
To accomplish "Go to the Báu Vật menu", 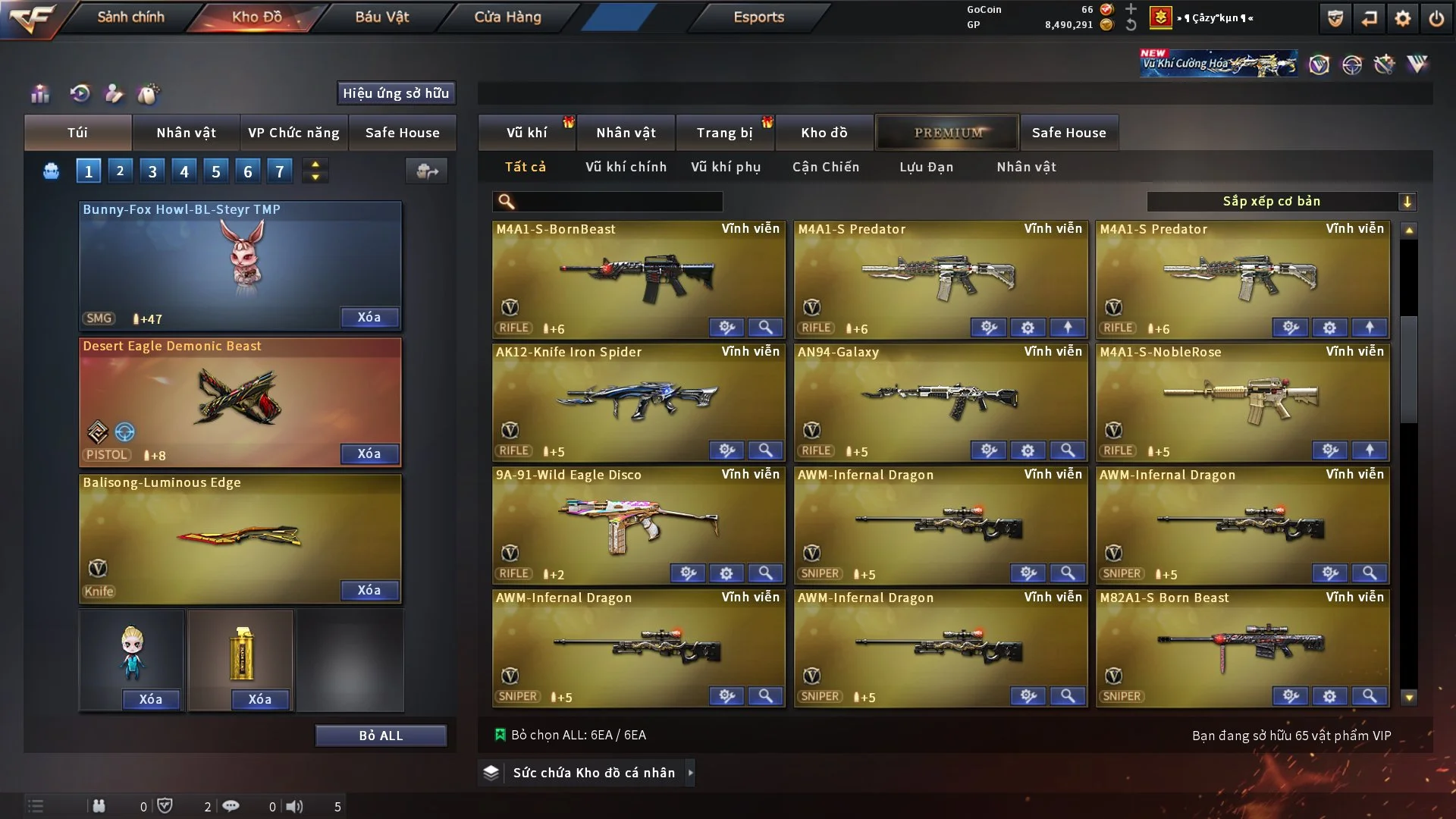I will (381, 17).
